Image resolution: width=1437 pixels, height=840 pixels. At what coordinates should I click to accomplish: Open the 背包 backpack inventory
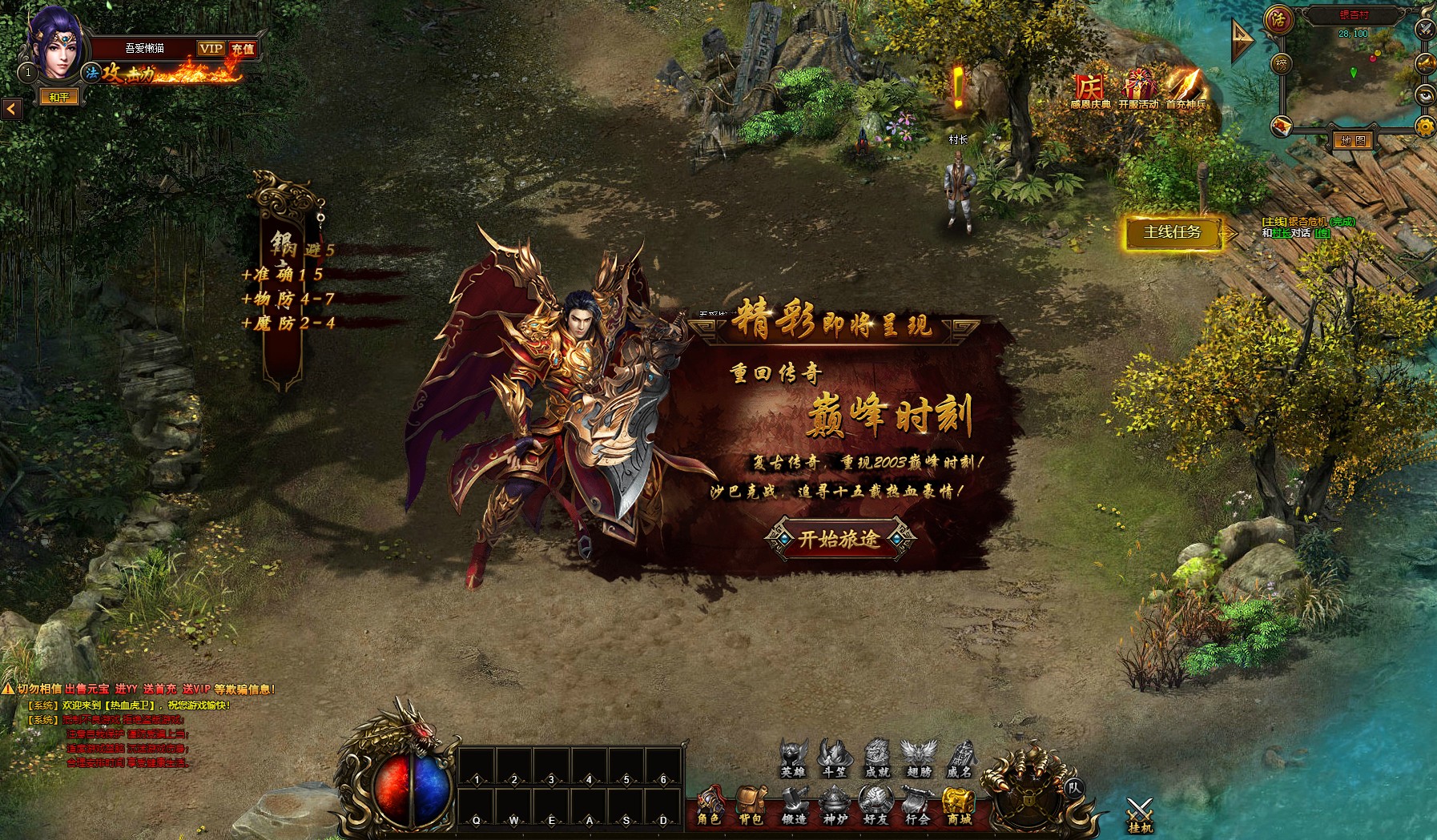751,804
